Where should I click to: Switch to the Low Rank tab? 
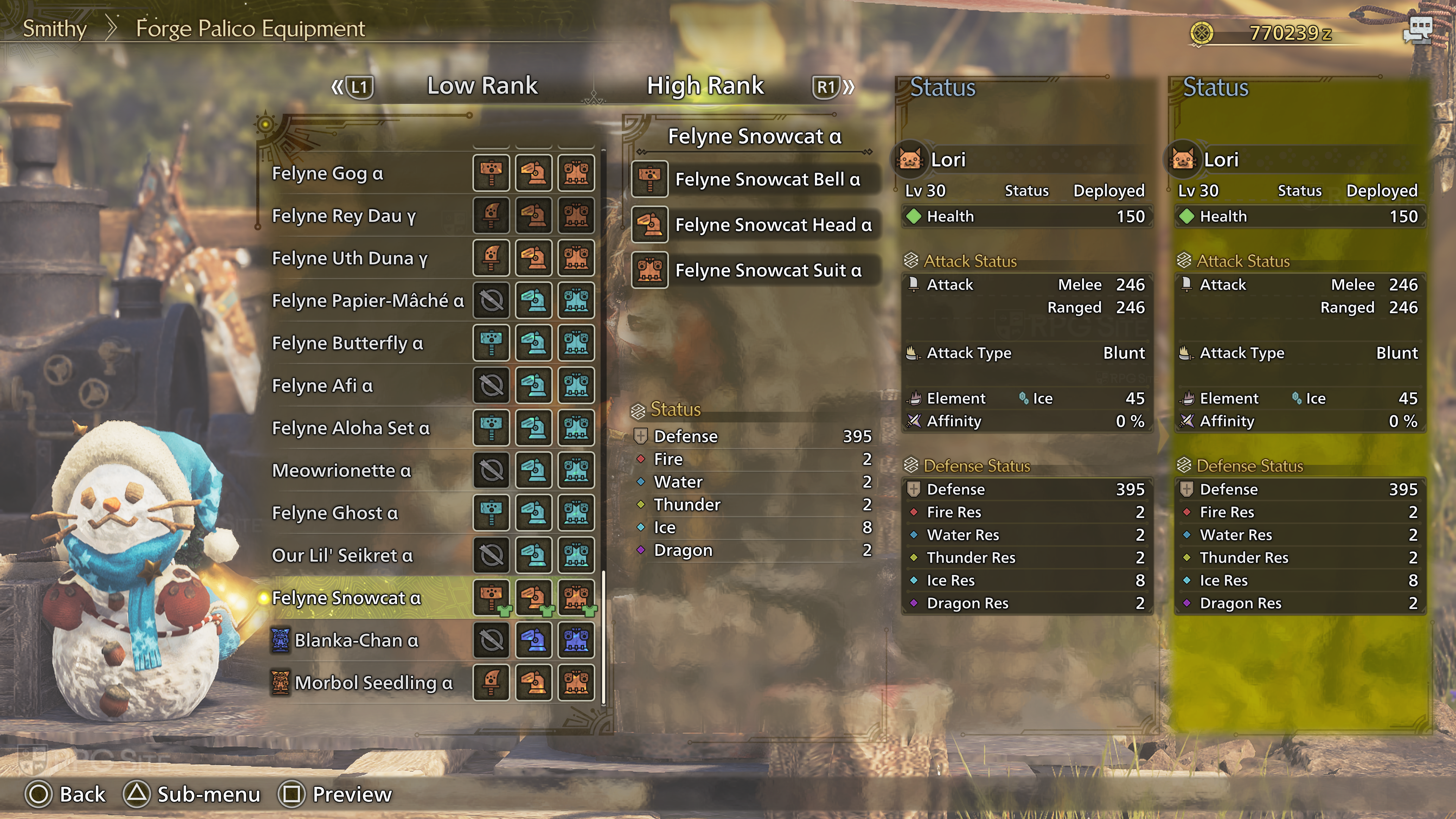(482, 86)
